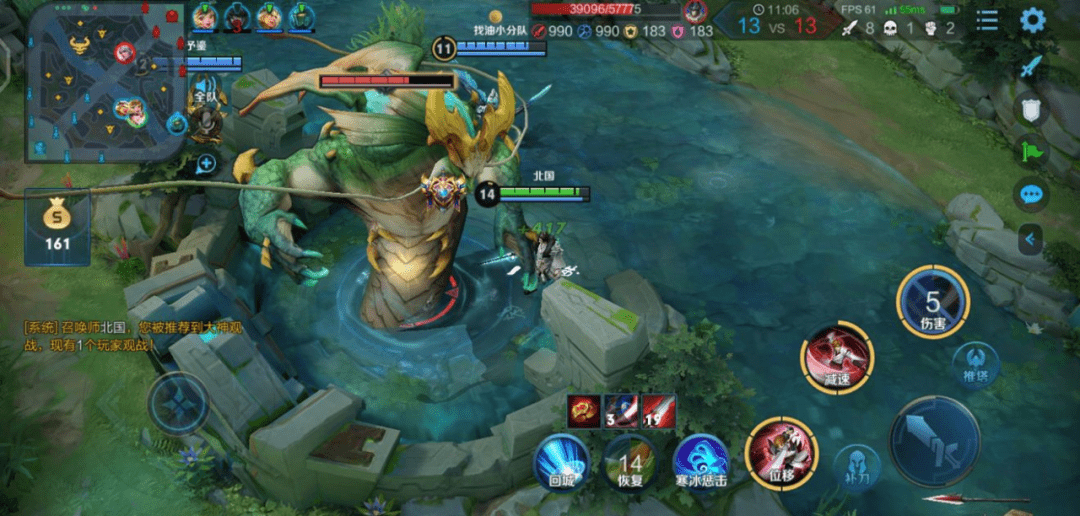Send the shield defend signal
The width and height of the screenshot is (1080, 516).
click(1031, 109)
